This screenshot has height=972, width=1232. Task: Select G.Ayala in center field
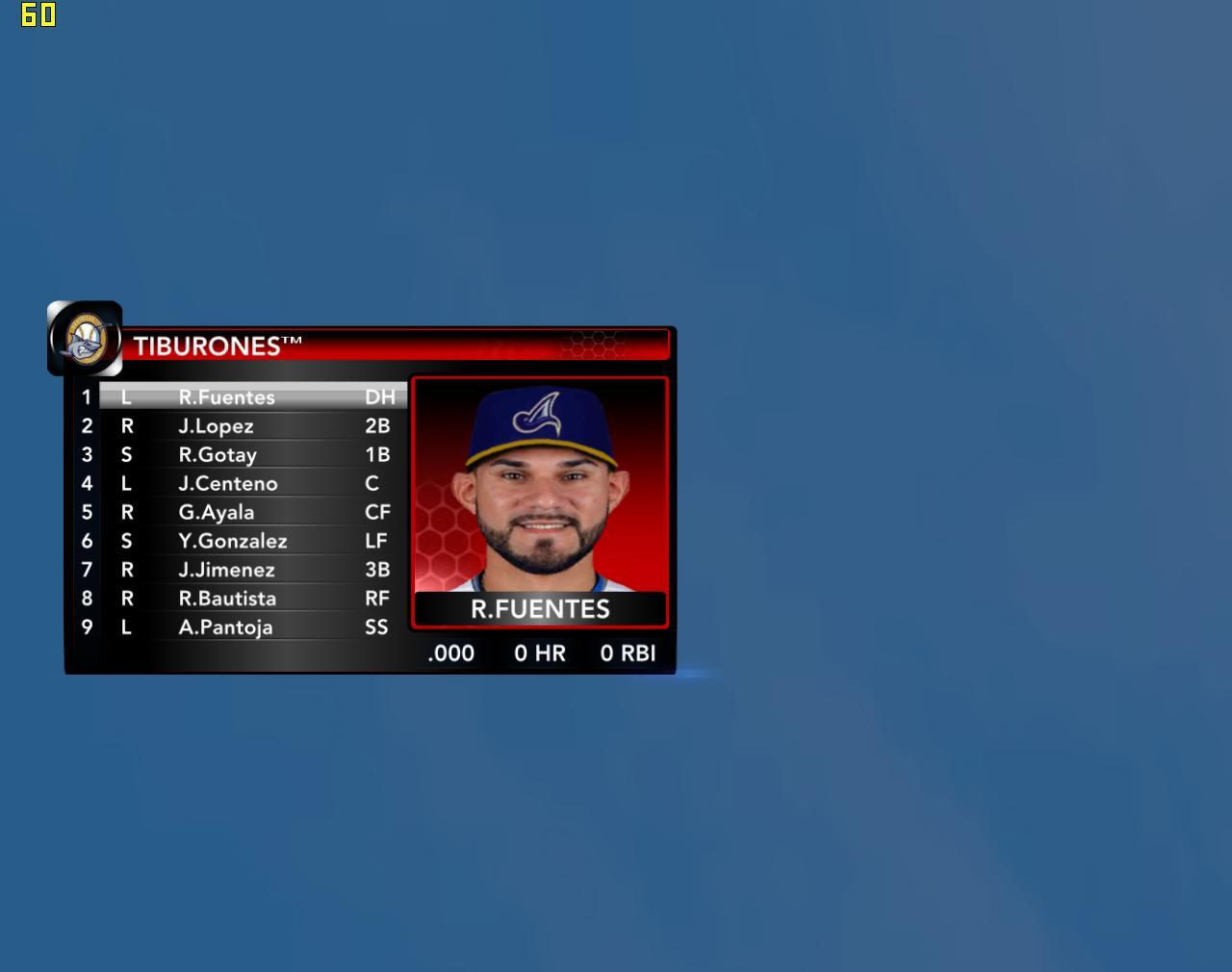pos(217,512)
